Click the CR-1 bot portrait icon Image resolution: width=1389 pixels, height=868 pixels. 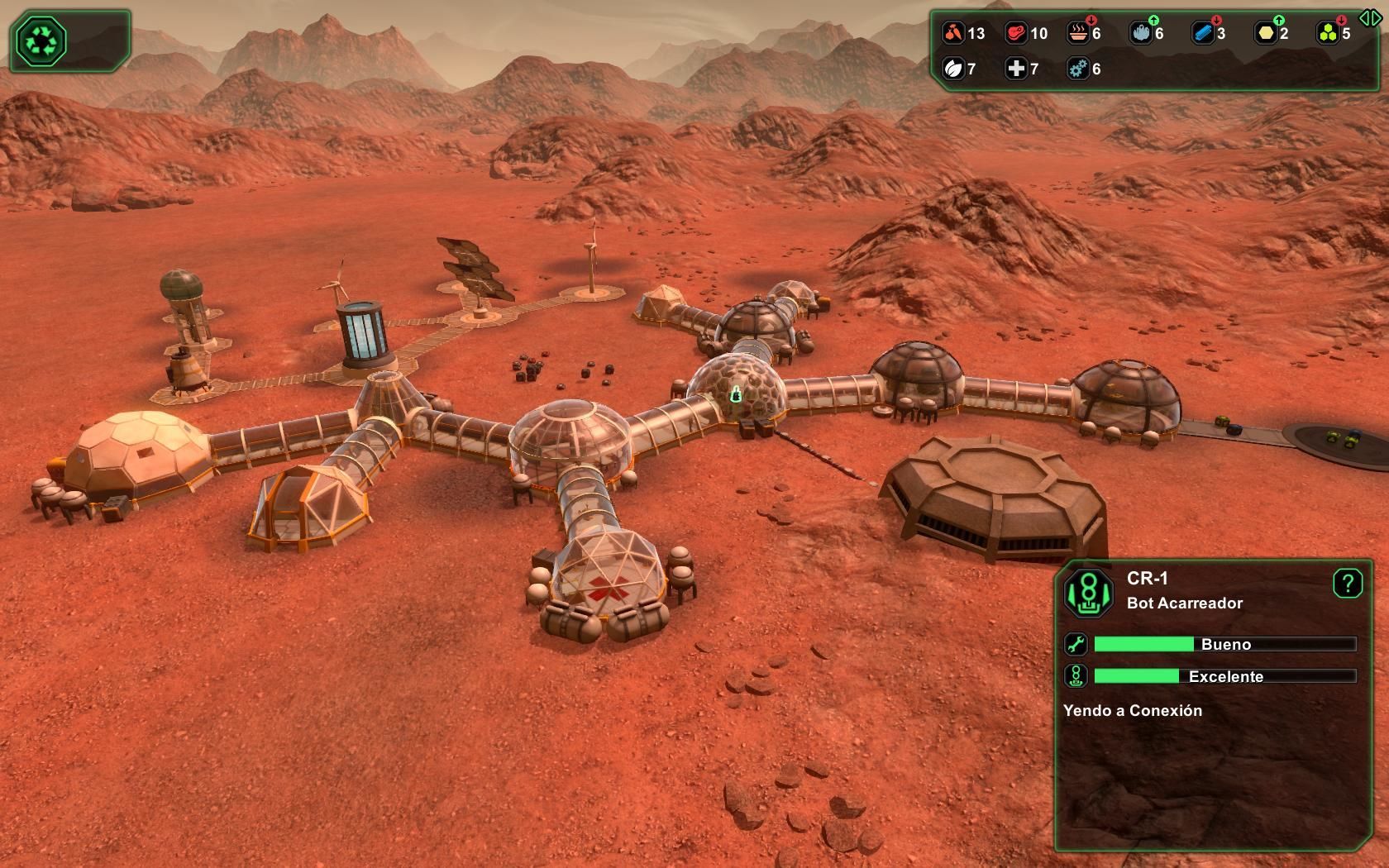tap(1088, 592)
